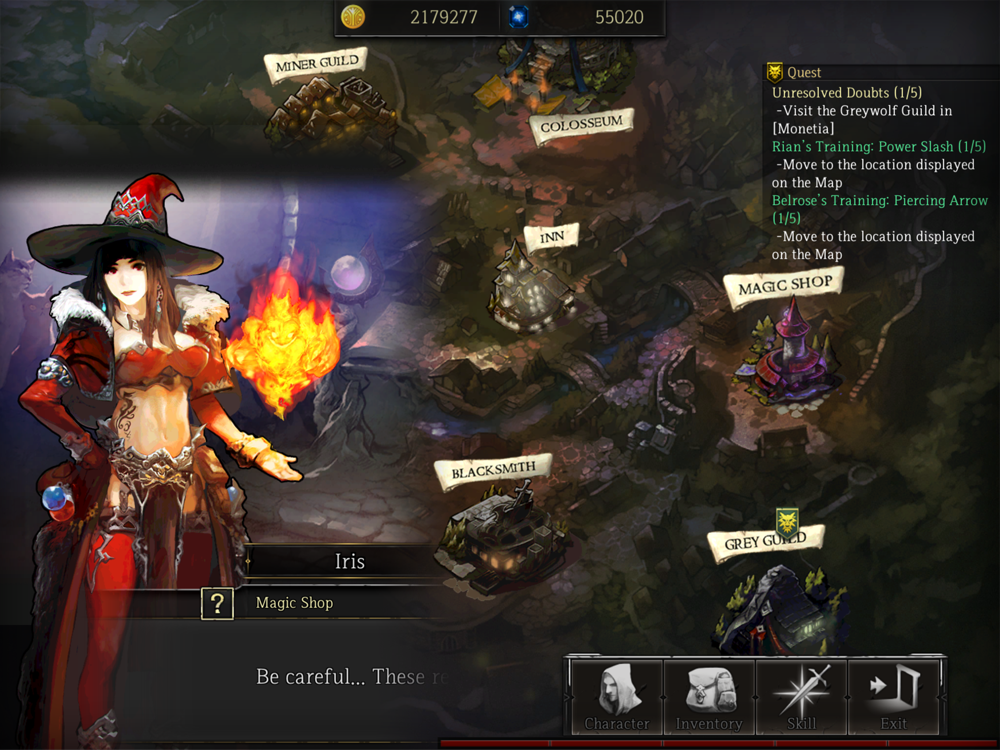Image resolution: width=1000 pixels, height=750 pixels.
Task: Click the Grey Guild quest marker
Action: 787,520
